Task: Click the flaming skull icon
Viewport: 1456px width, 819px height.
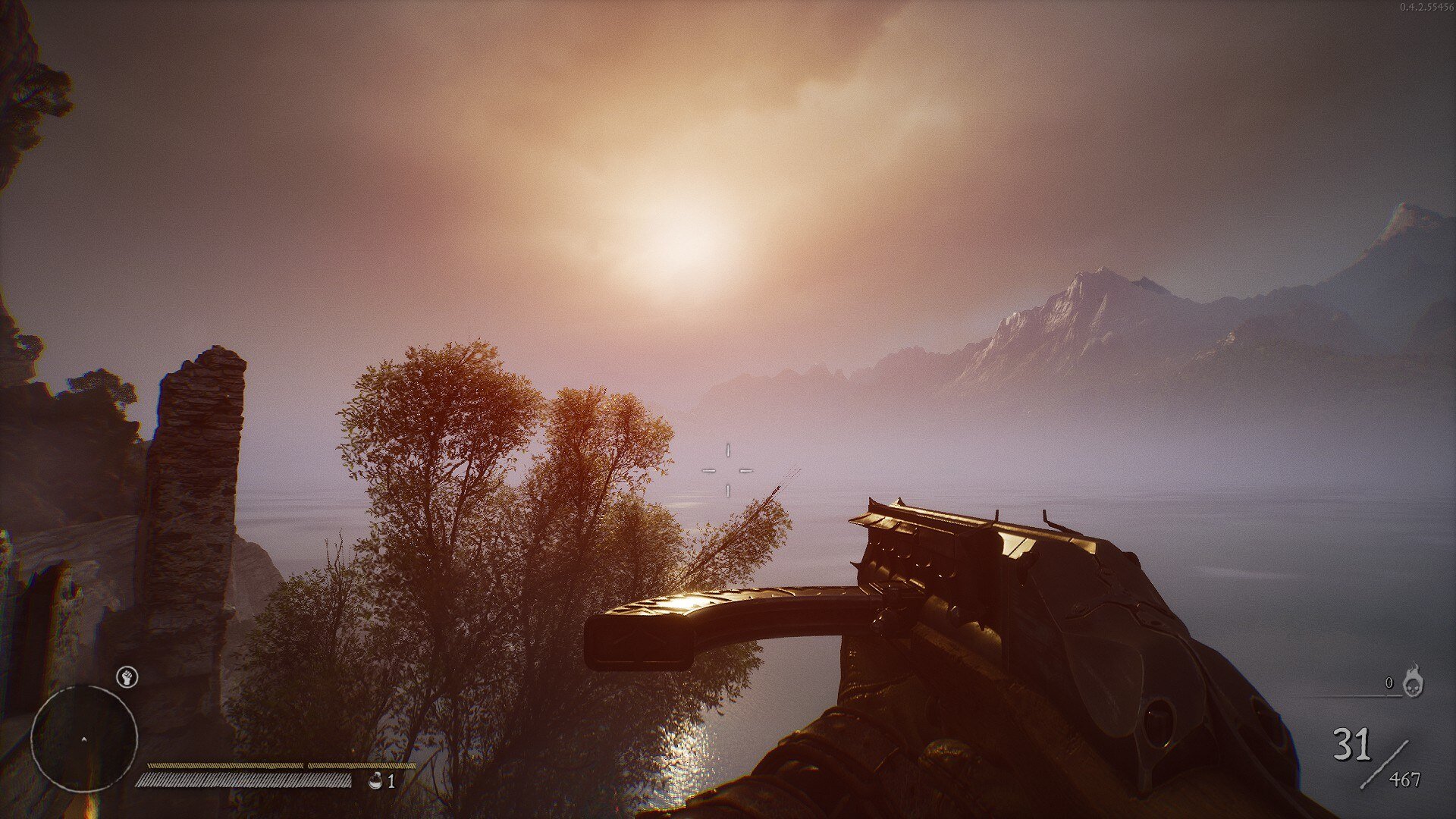Action: point(1413,681)
